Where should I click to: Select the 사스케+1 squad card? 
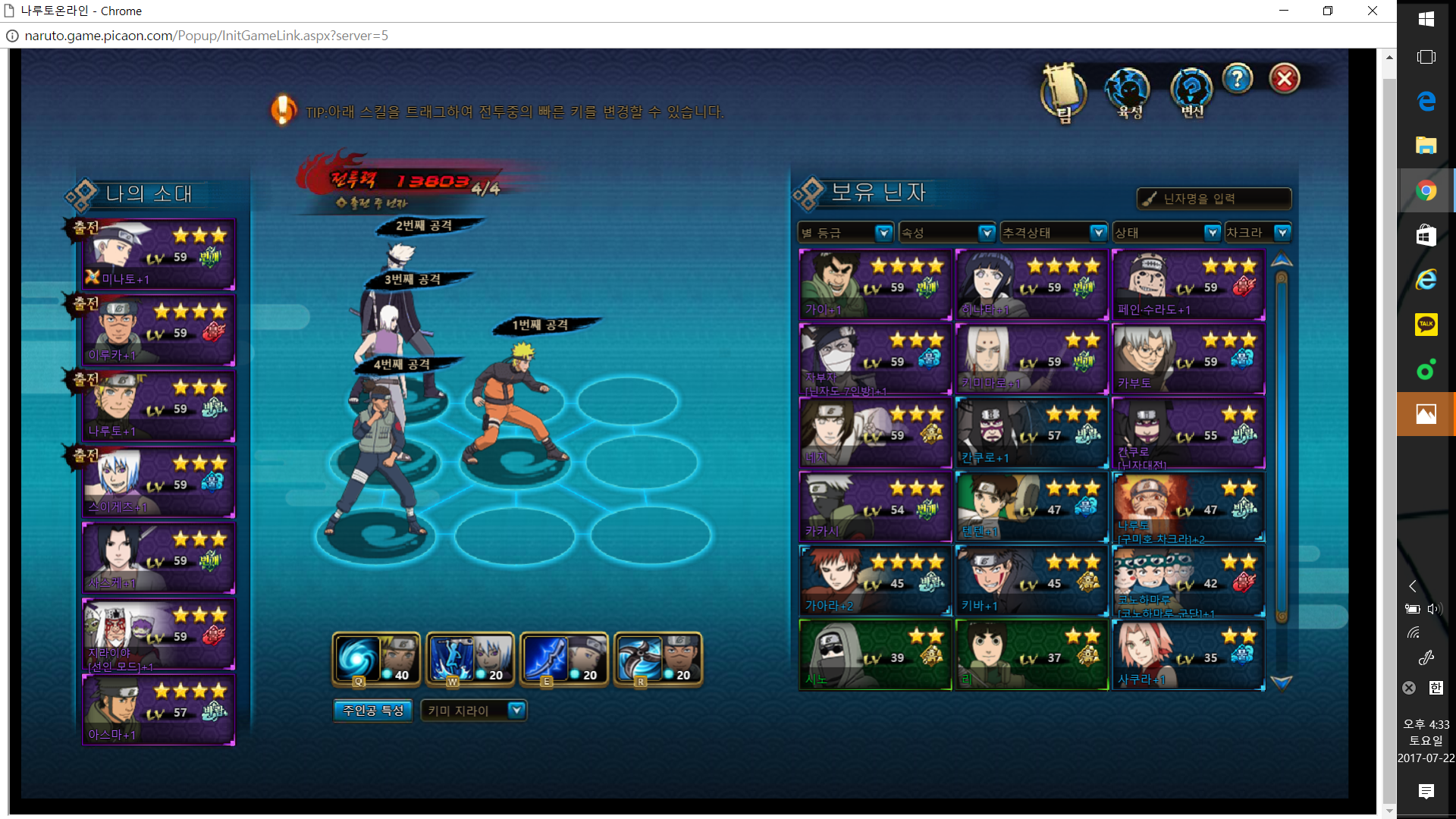(x=158, y=558)
